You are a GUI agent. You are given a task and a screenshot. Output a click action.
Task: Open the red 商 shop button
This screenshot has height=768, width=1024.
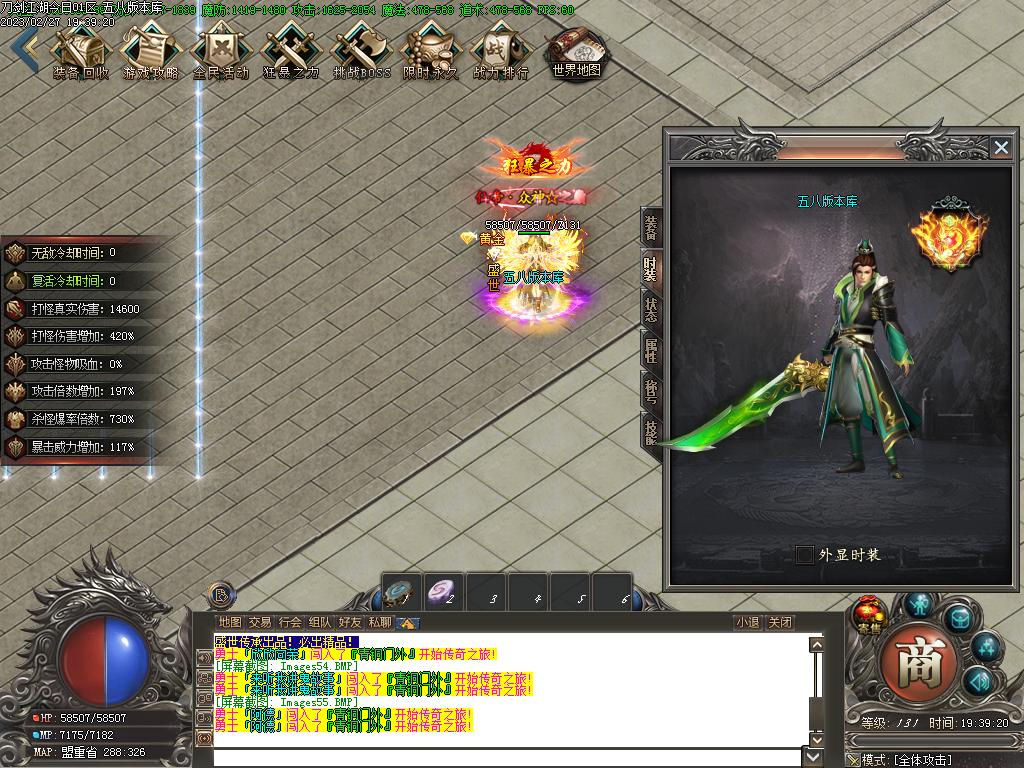(918, 662)
